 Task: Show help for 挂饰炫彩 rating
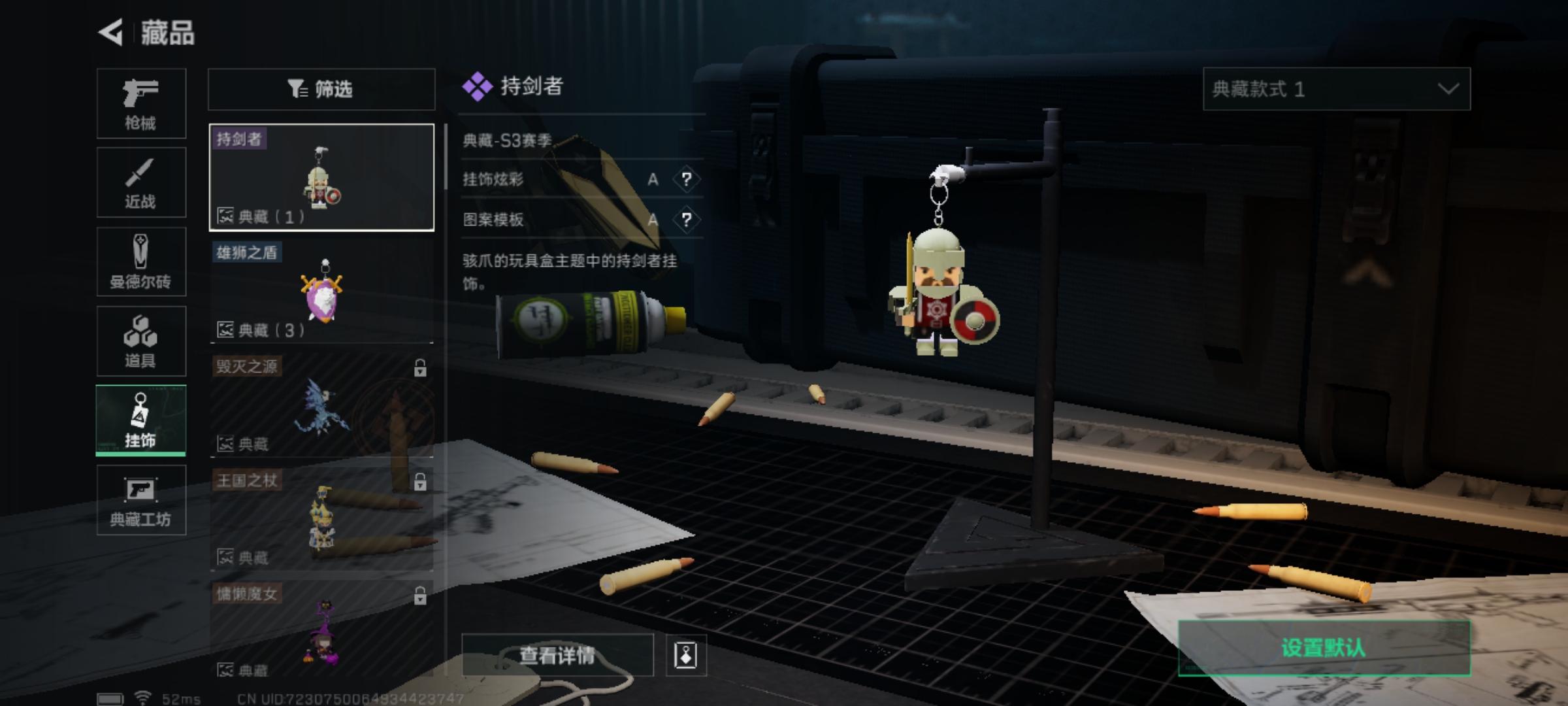point(686,179)
